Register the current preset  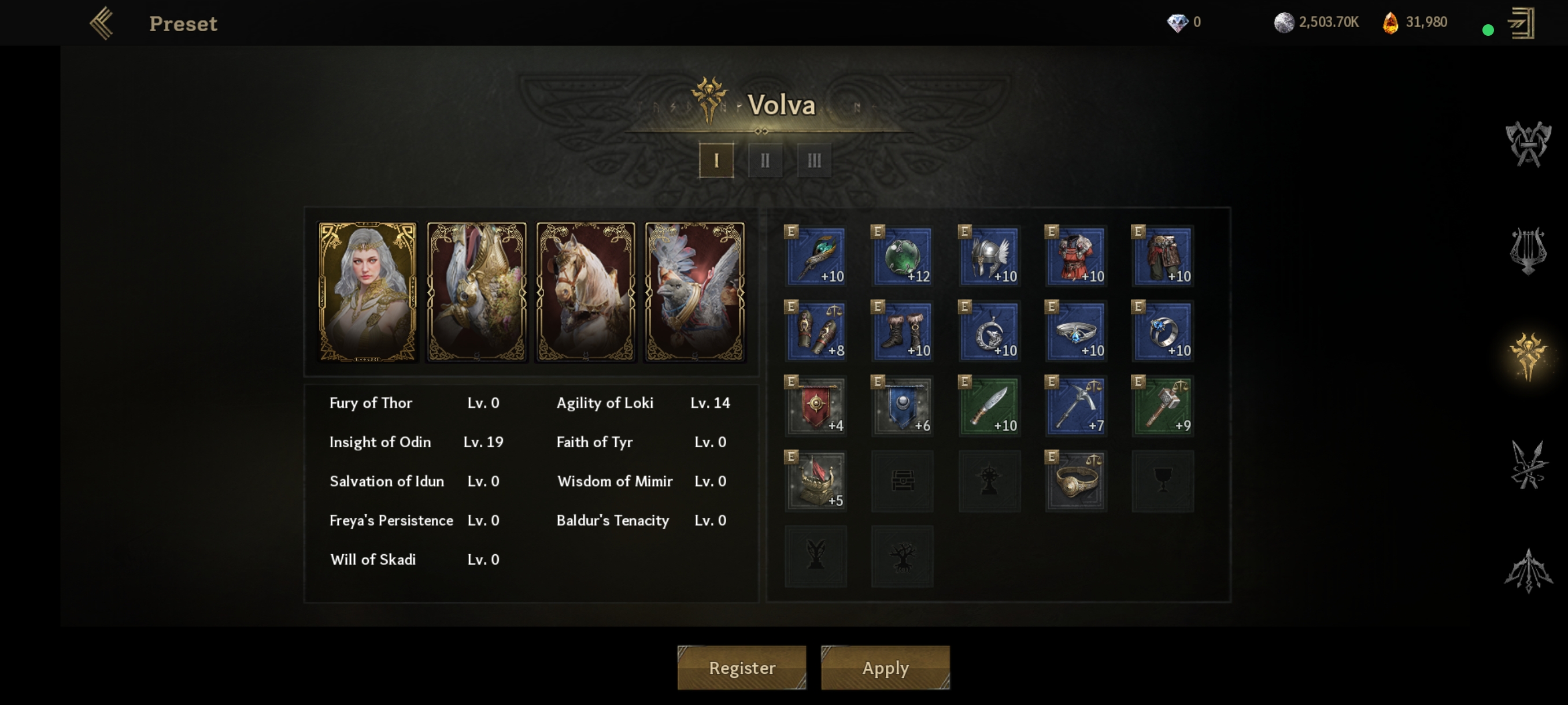click(741, 667)
